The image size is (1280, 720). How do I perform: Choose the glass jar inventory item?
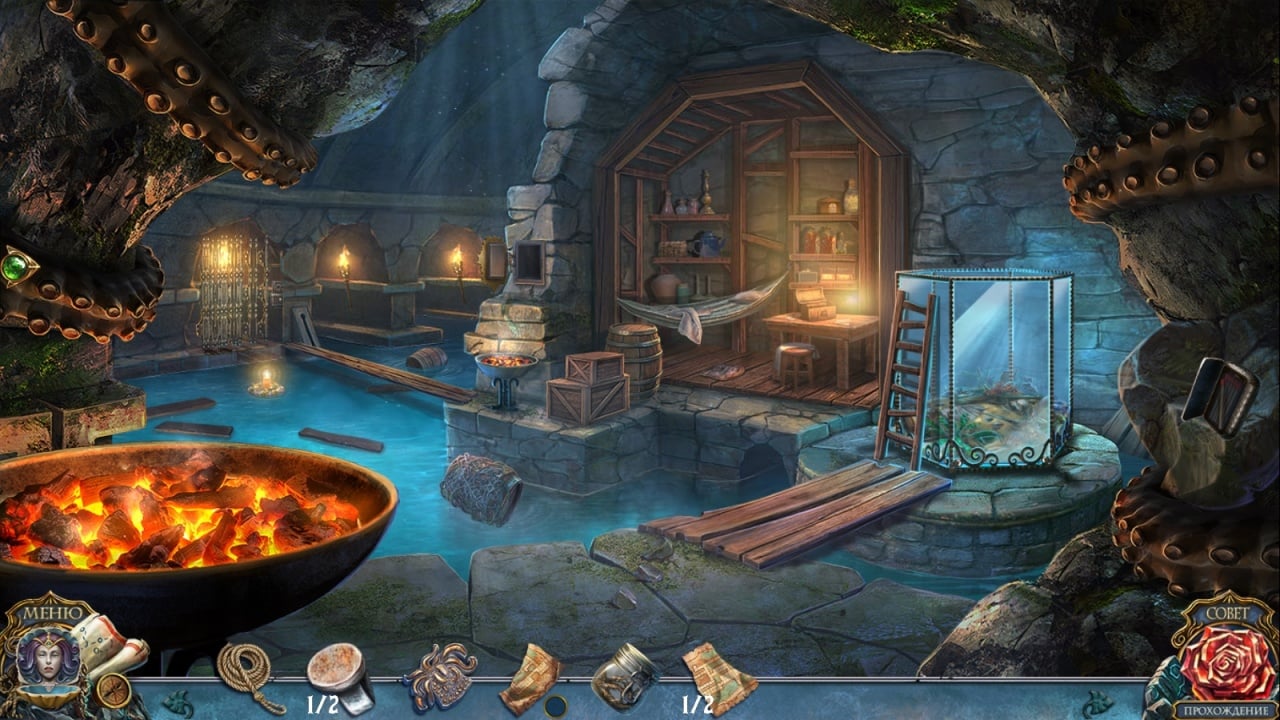624,675
